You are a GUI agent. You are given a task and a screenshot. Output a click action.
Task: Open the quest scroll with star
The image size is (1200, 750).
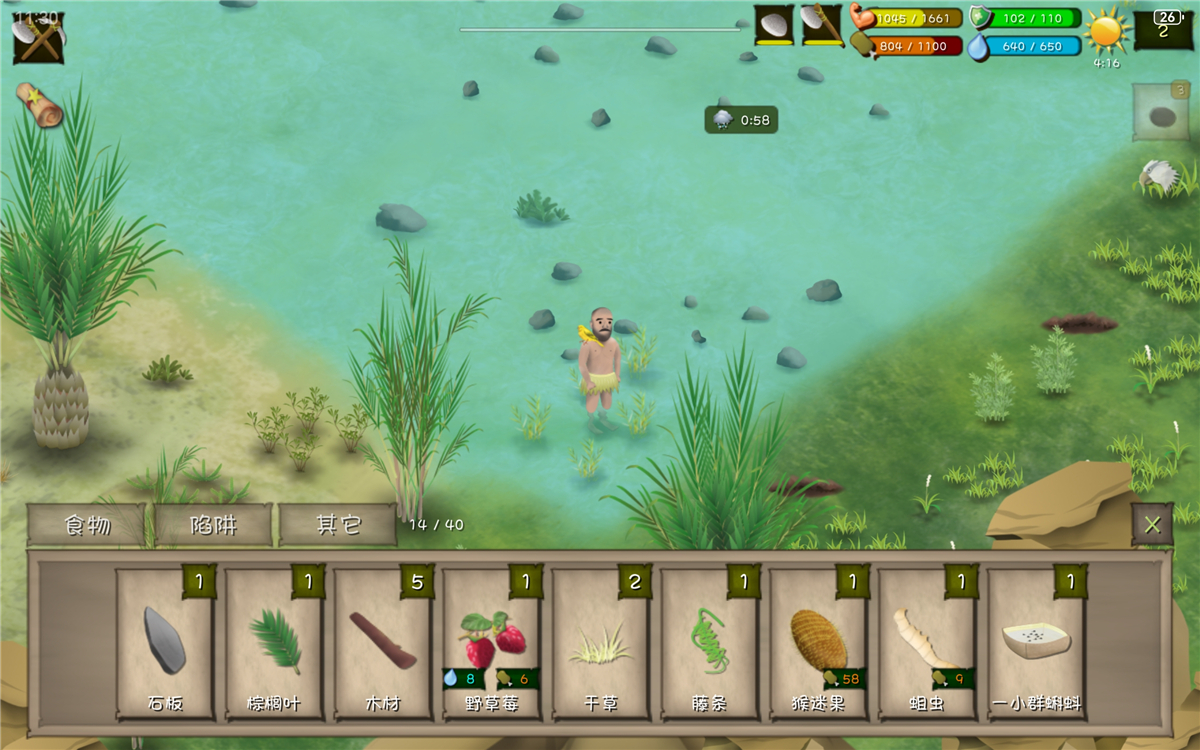pos(39,104)
